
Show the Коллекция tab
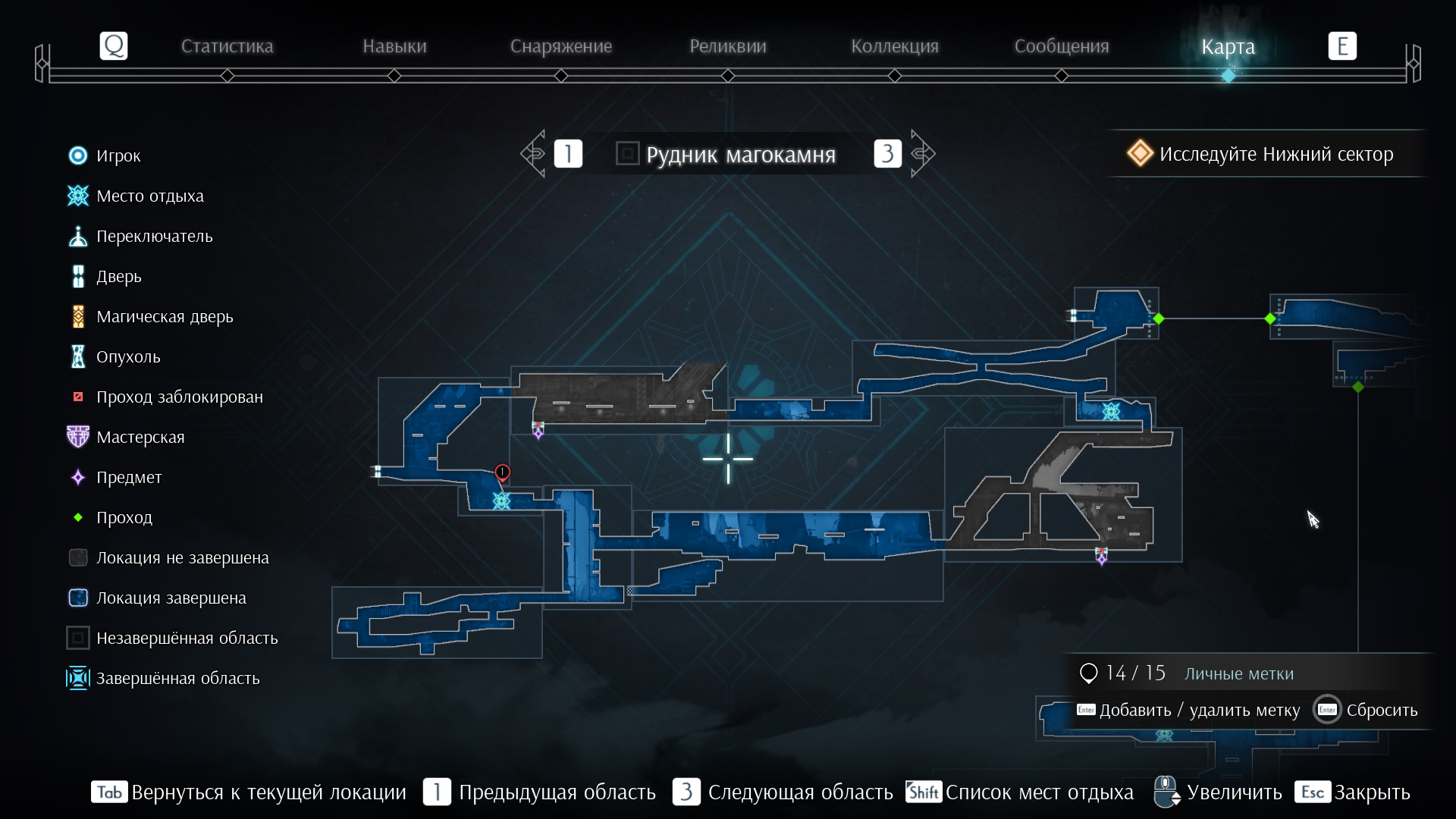point(895,46)
